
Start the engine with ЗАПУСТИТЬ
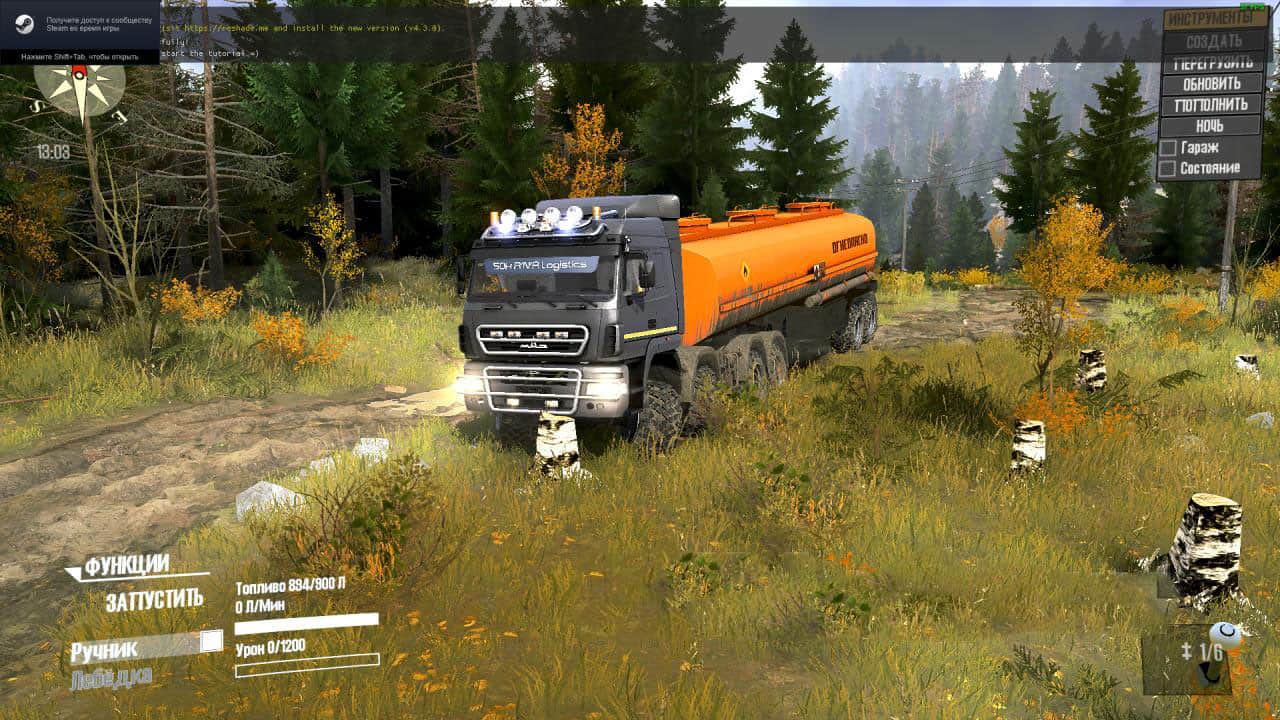pyautogui.click(x=154, y=600)
